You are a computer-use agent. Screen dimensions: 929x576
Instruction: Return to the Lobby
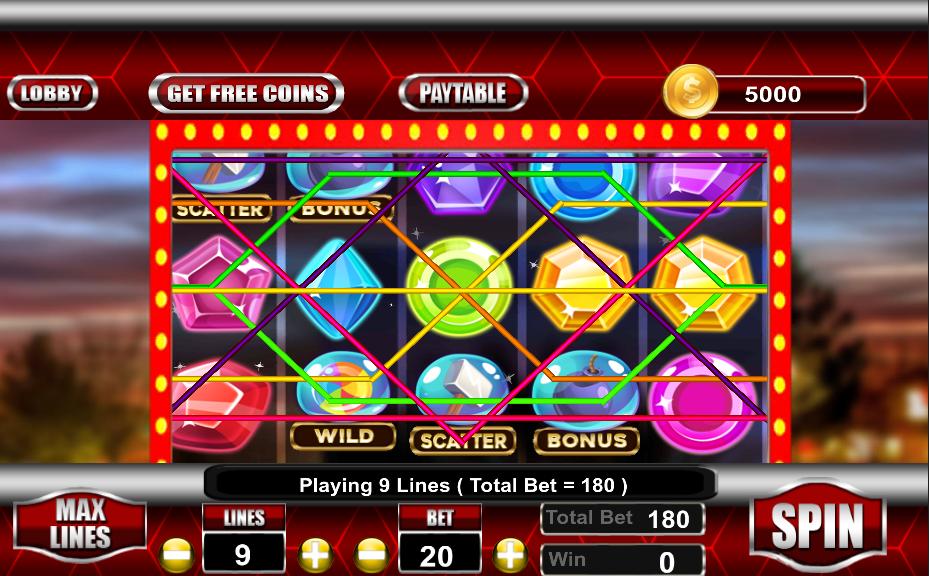(52, 94)
